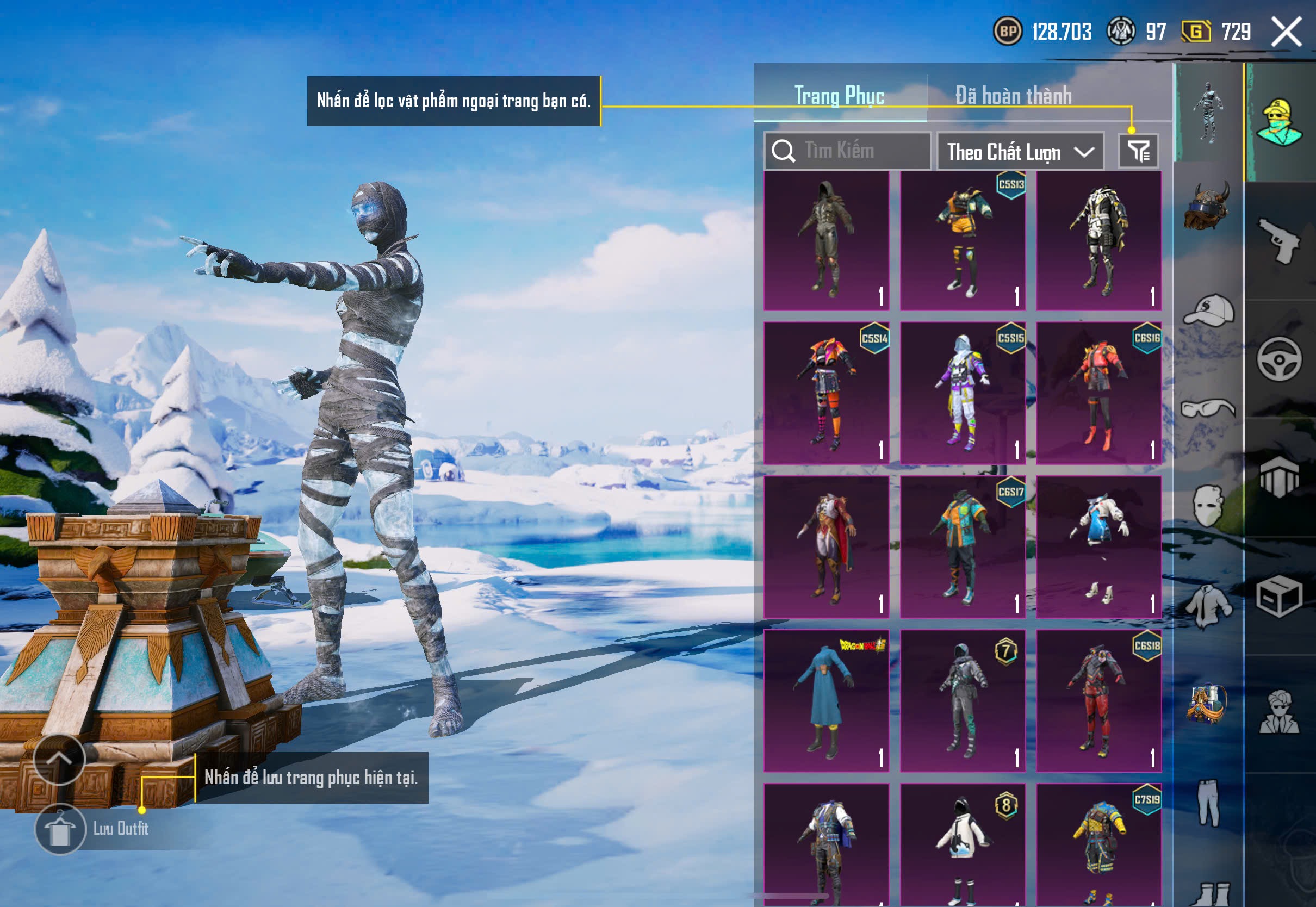Show the glasses category

[x=1208, y=408]
